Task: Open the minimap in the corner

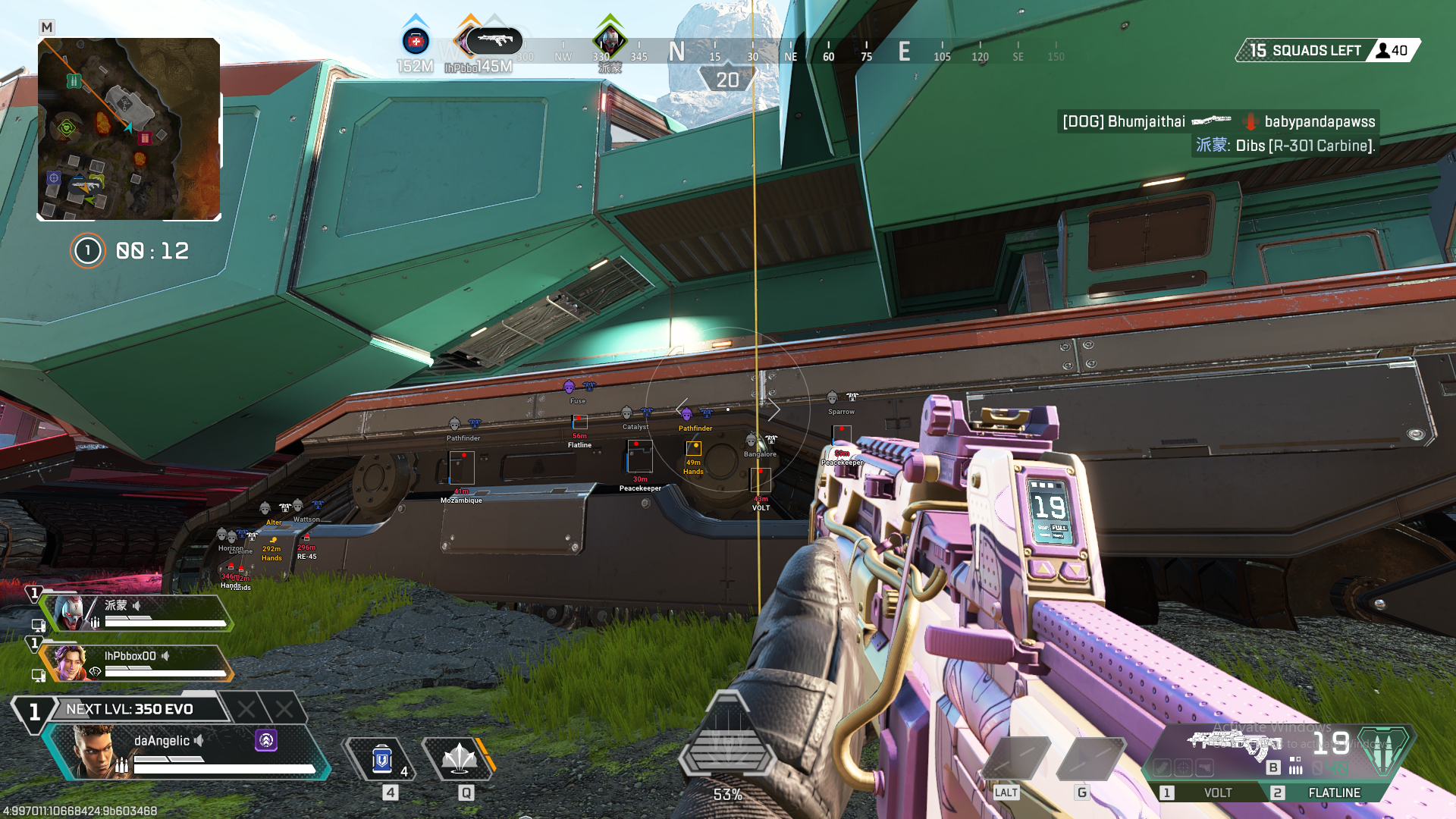Action: pos(129,129)
